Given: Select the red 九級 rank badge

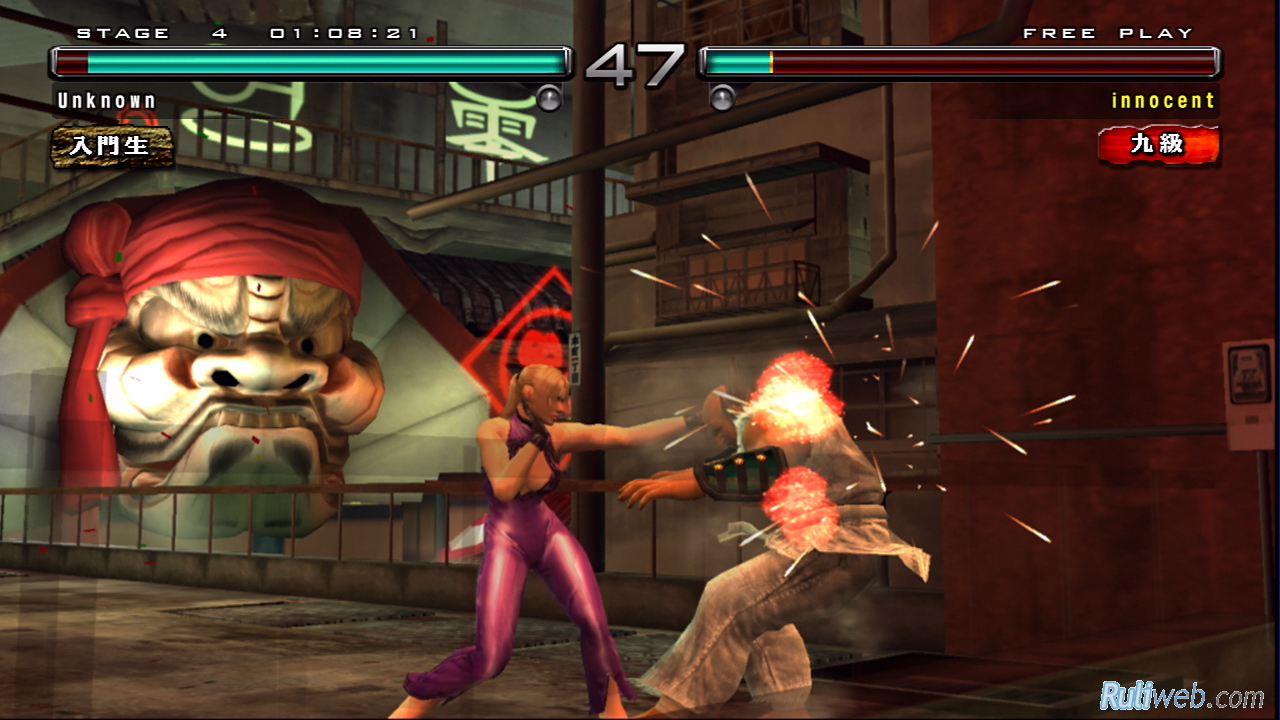Looking at the screenshot, I should (1158, 145).
